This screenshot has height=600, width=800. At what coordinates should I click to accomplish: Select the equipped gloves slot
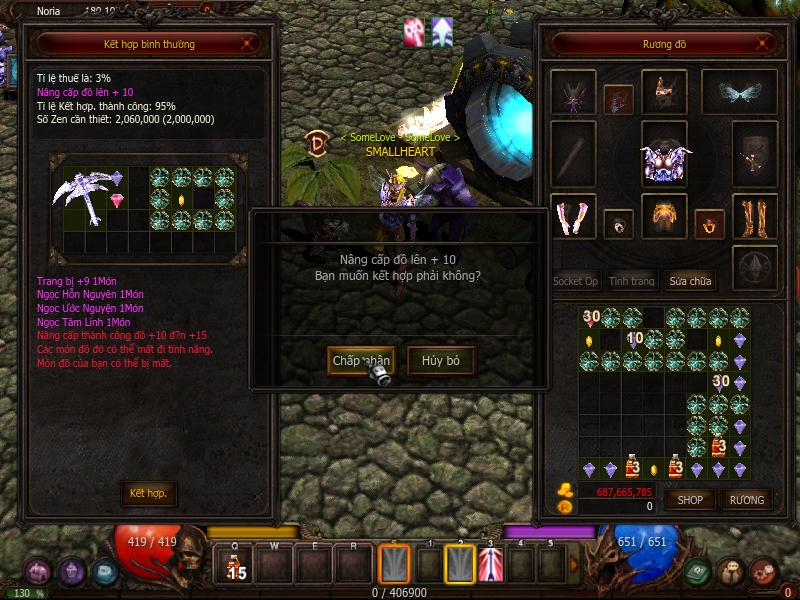tap(573, 217)
